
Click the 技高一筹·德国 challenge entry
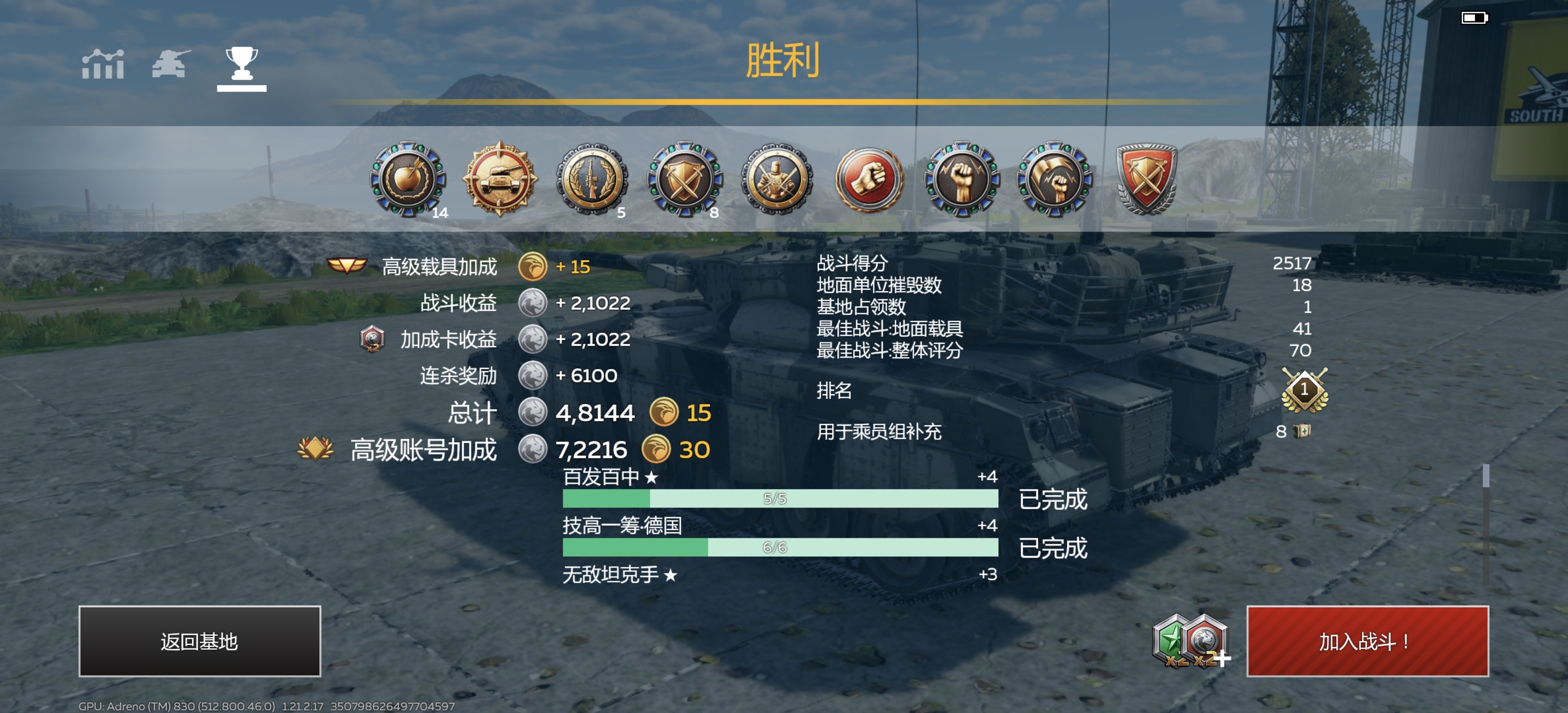[x=621, y=525]
